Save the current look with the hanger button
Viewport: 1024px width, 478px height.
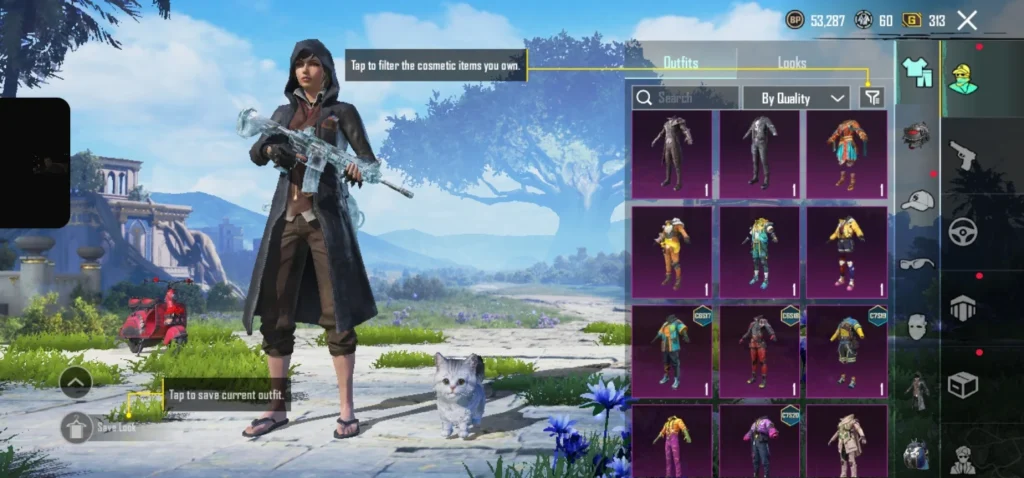click(77, 427)
